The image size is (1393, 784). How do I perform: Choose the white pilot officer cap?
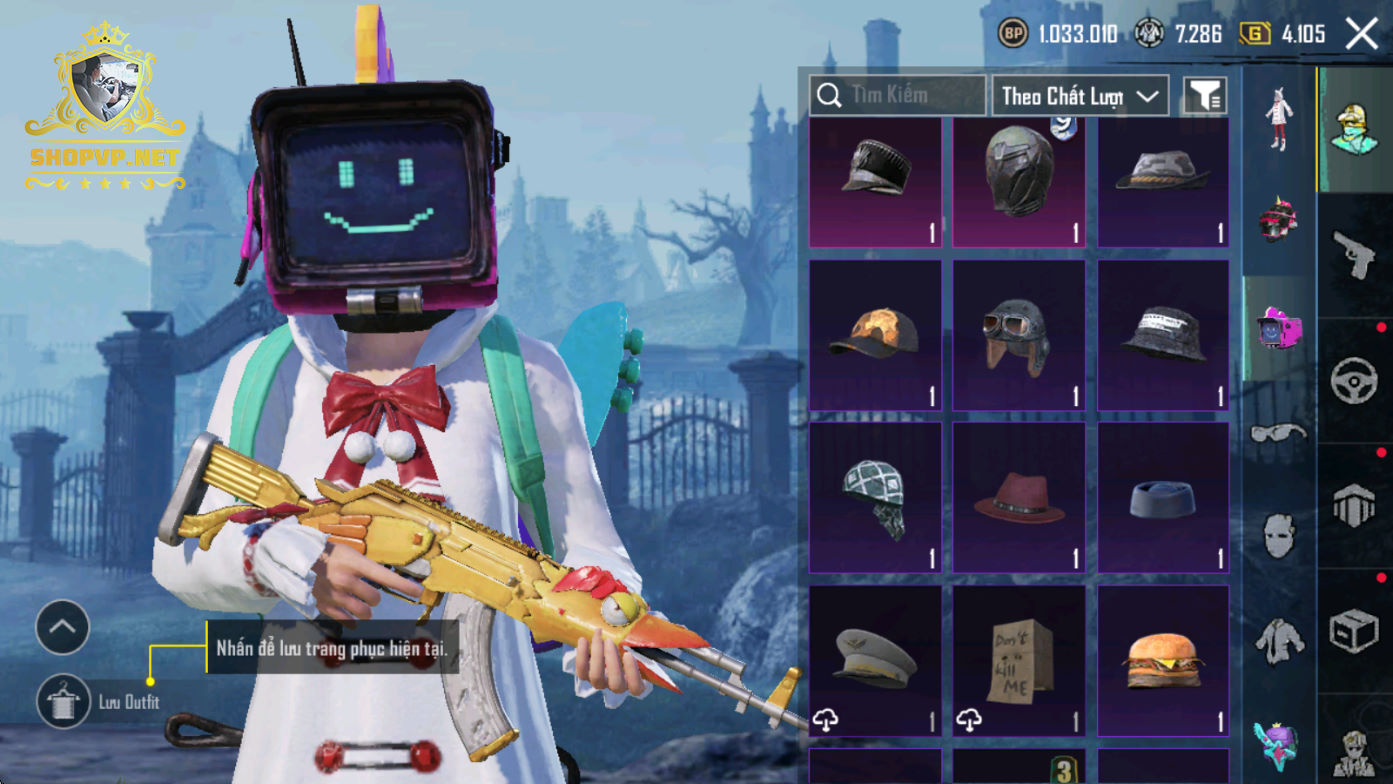[875, 661]
